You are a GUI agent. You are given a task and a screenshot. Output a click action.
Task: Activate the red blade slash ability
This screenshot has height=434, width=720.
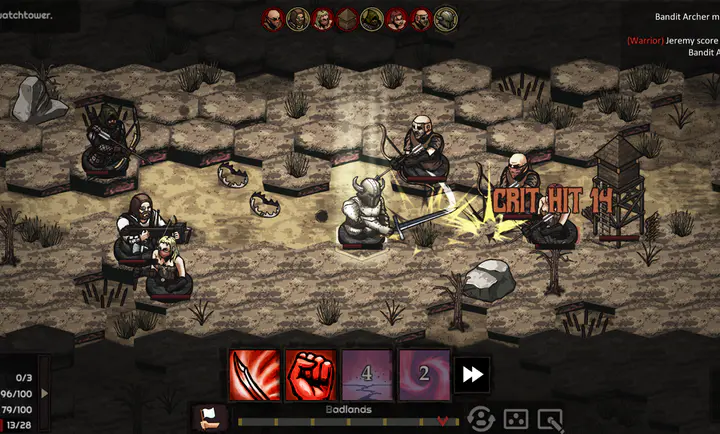(x=255, y=374)
